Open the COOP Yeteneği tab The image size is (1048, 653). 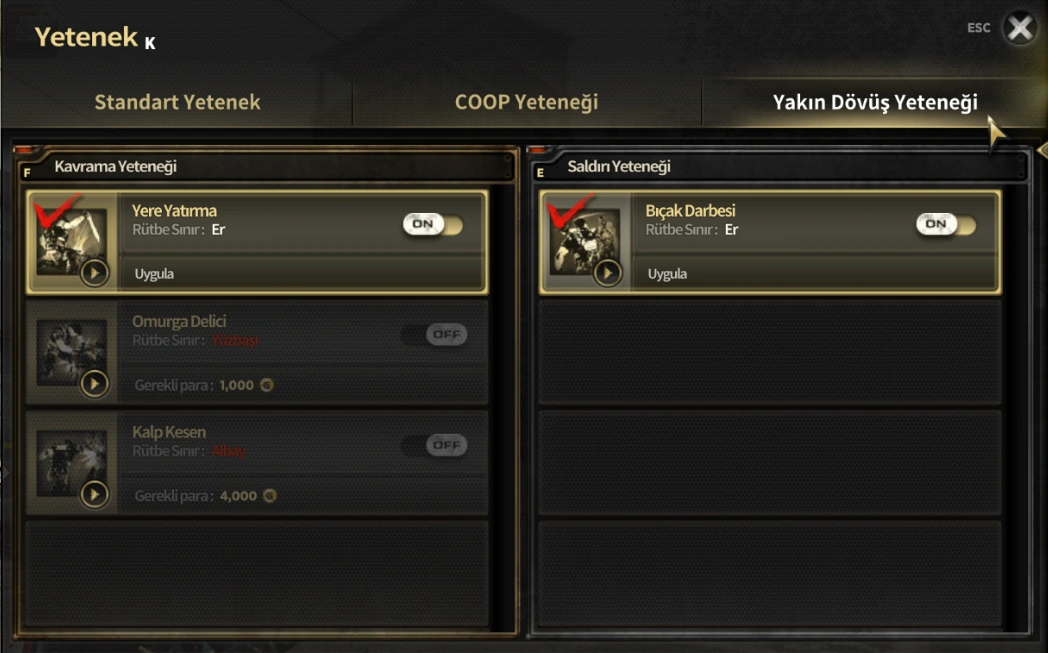tap(526, 102)
